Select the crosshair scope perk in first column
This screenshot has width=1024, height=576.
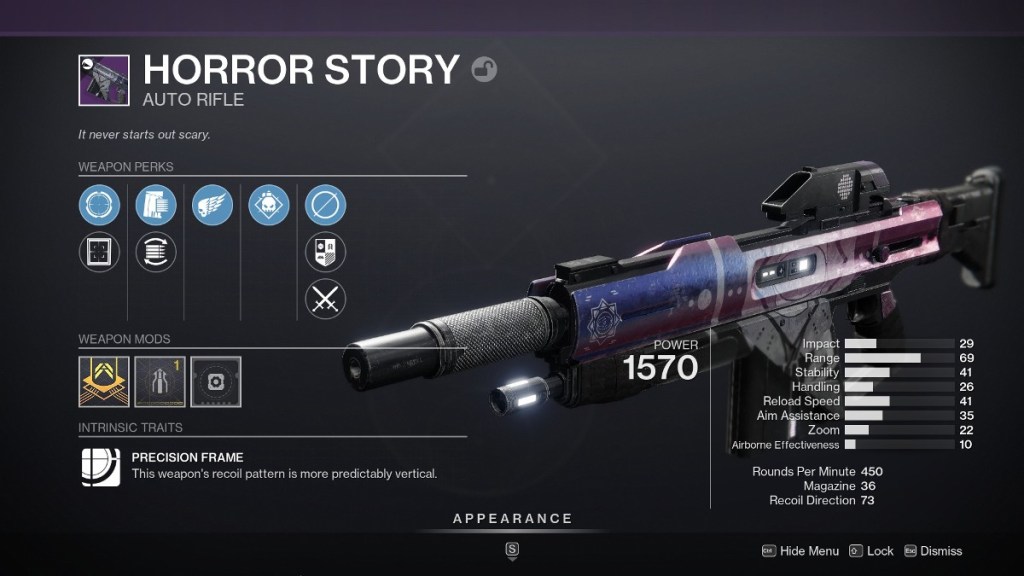[x=100, y=206]
